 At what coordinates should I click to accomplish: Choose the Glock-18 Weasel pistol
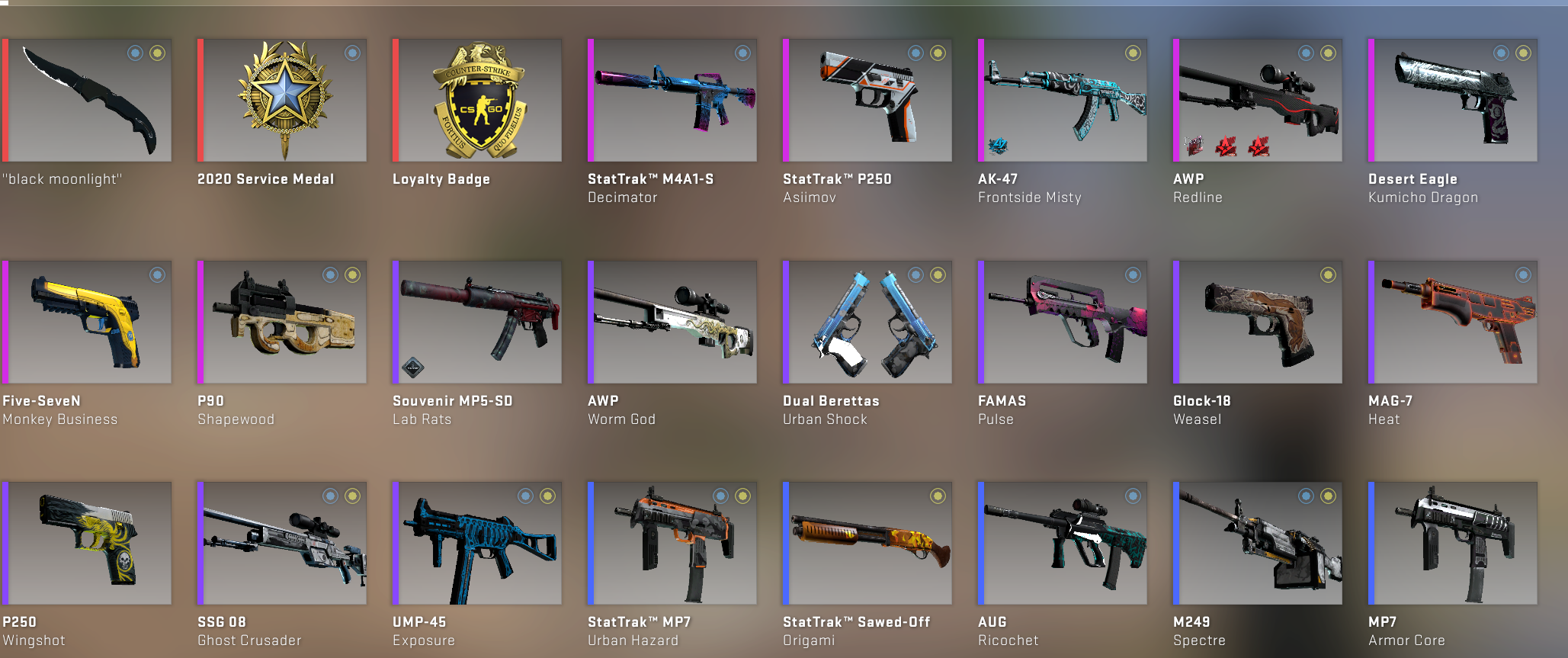[1258, 322]
